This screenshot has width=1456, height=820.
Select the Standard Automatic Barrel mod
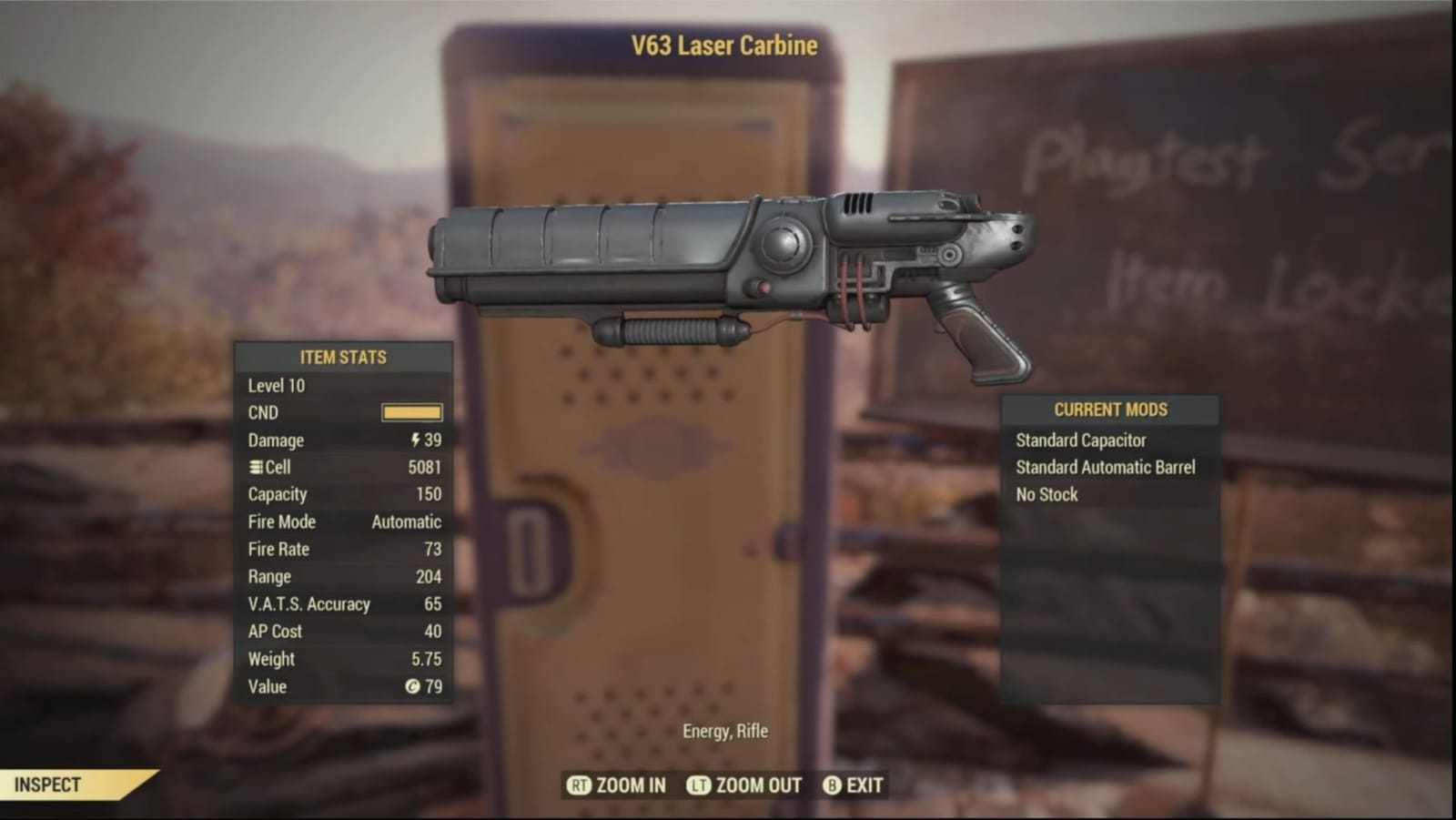(1104, 467)
